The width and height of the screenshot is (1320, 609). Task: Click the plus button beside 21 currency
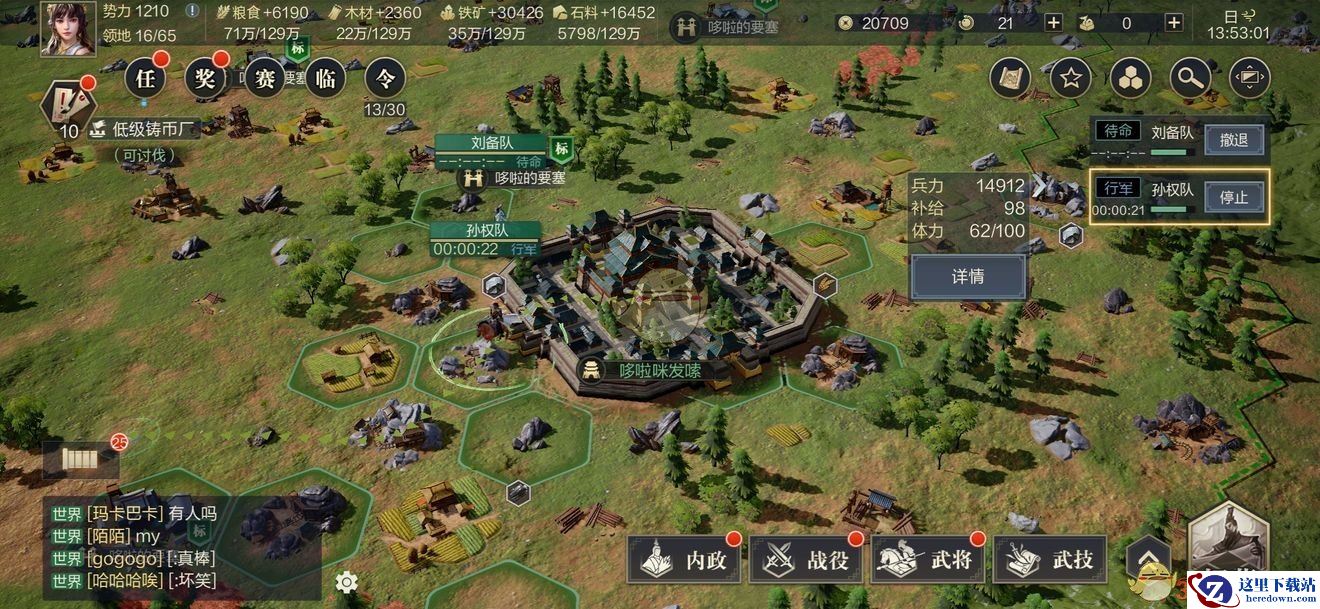[x=1053, y=23]
